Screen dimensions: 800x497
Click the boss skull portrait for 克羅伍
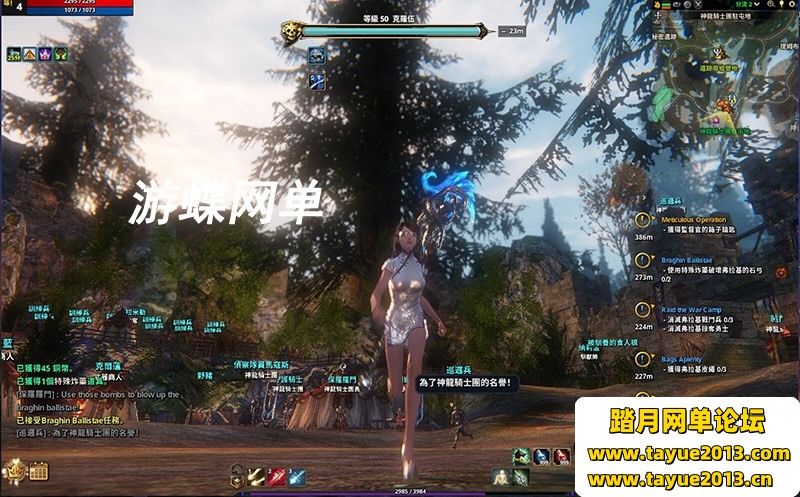click(291, 31)
